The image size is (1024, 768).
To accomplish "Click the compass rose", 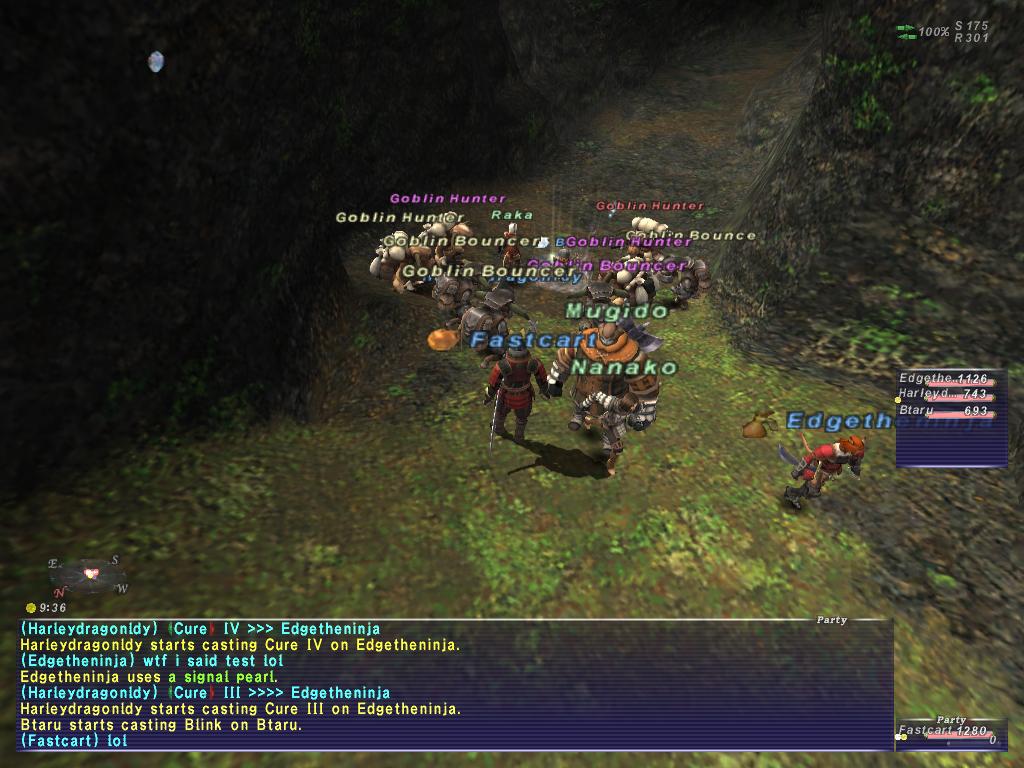I will click(x=89, y=574).
